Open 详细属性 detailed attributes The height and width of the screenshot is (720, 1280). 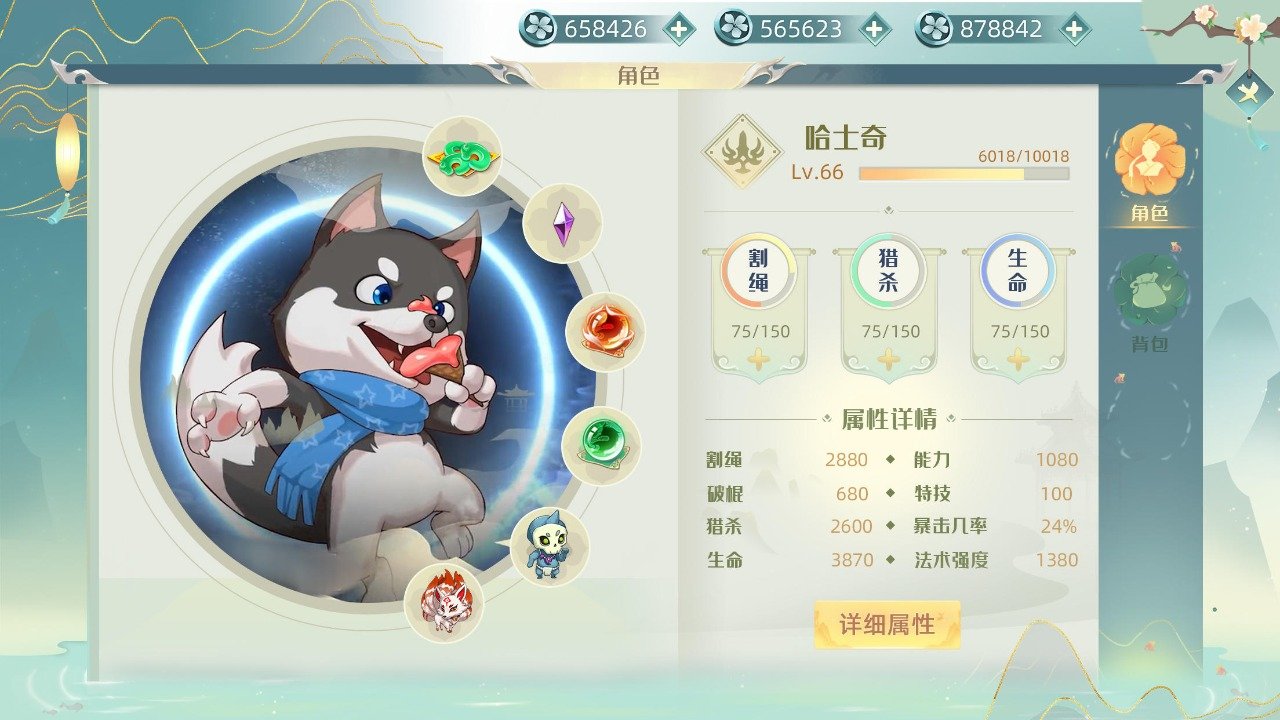[888, 625]
